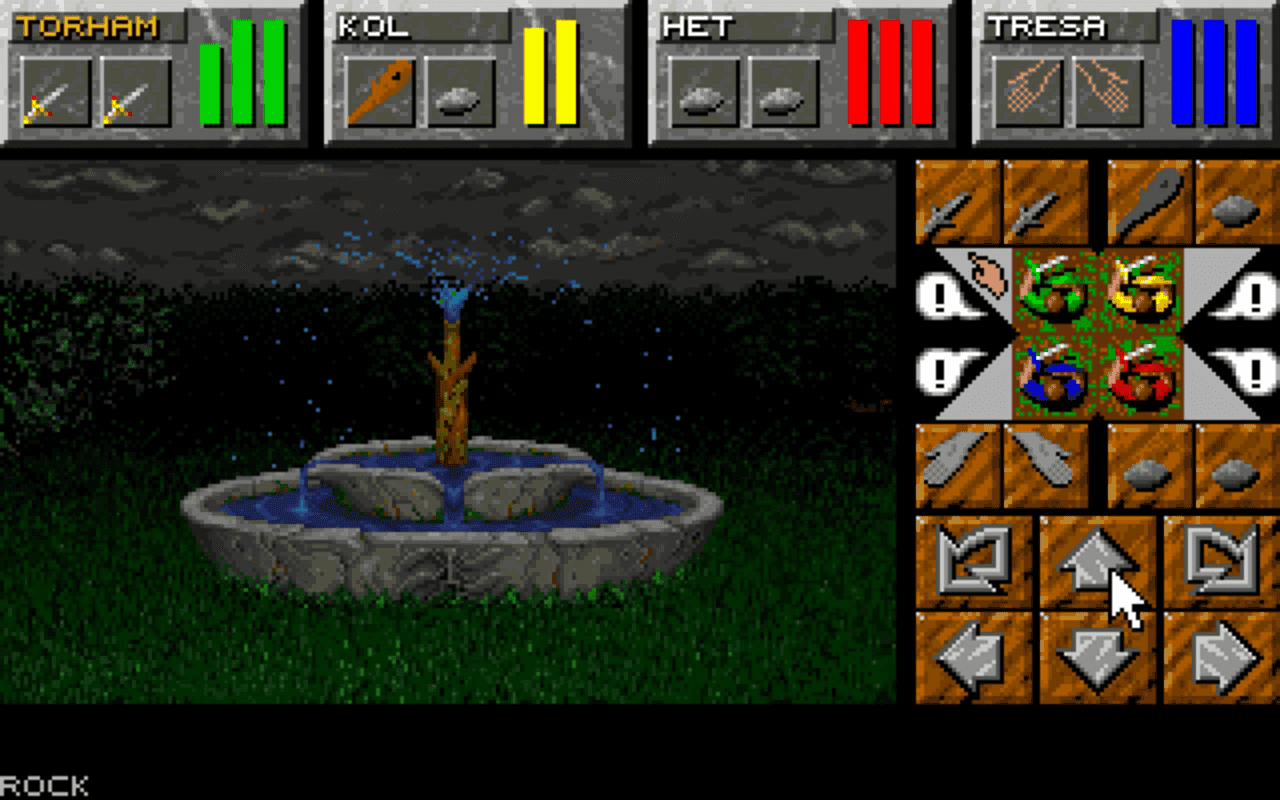The image size is (1280, 800).
Task: Check Het's red health bar
Action: pyautogui.click(x=890, y=75)
